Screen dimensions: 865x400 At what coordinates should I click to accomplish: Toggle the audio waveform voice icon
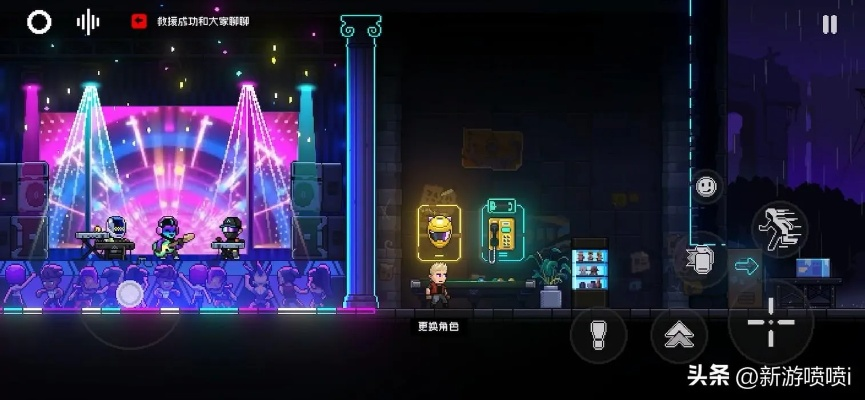(88, 22)
